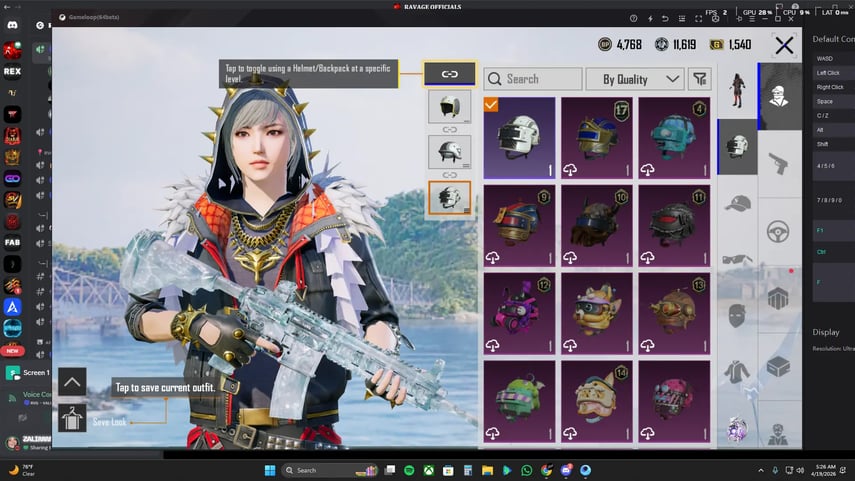Toggle the helmet level link button
855x481 pixels.
[x=449, y=74]
